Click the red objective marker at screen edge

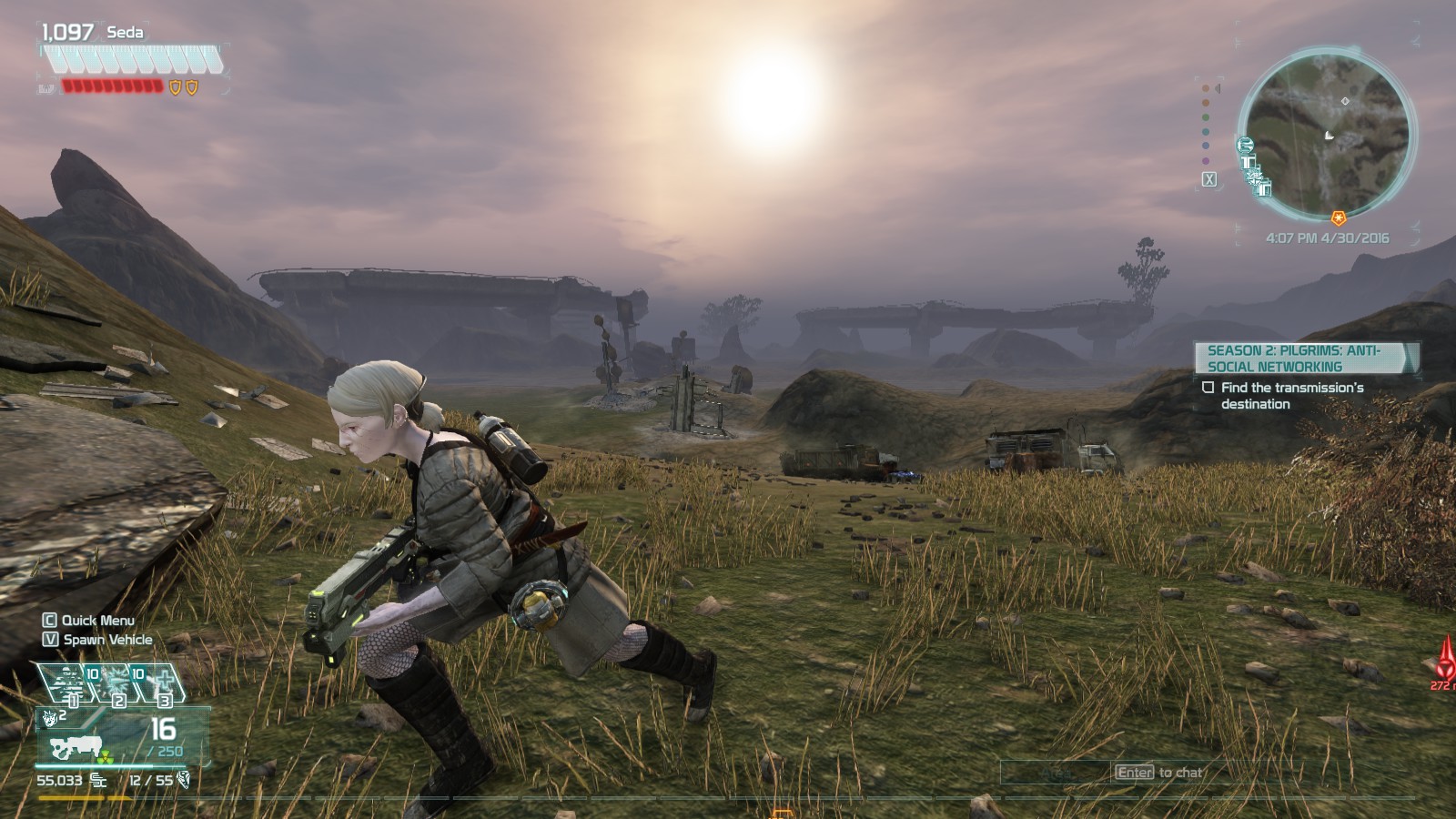(1445, 657)
